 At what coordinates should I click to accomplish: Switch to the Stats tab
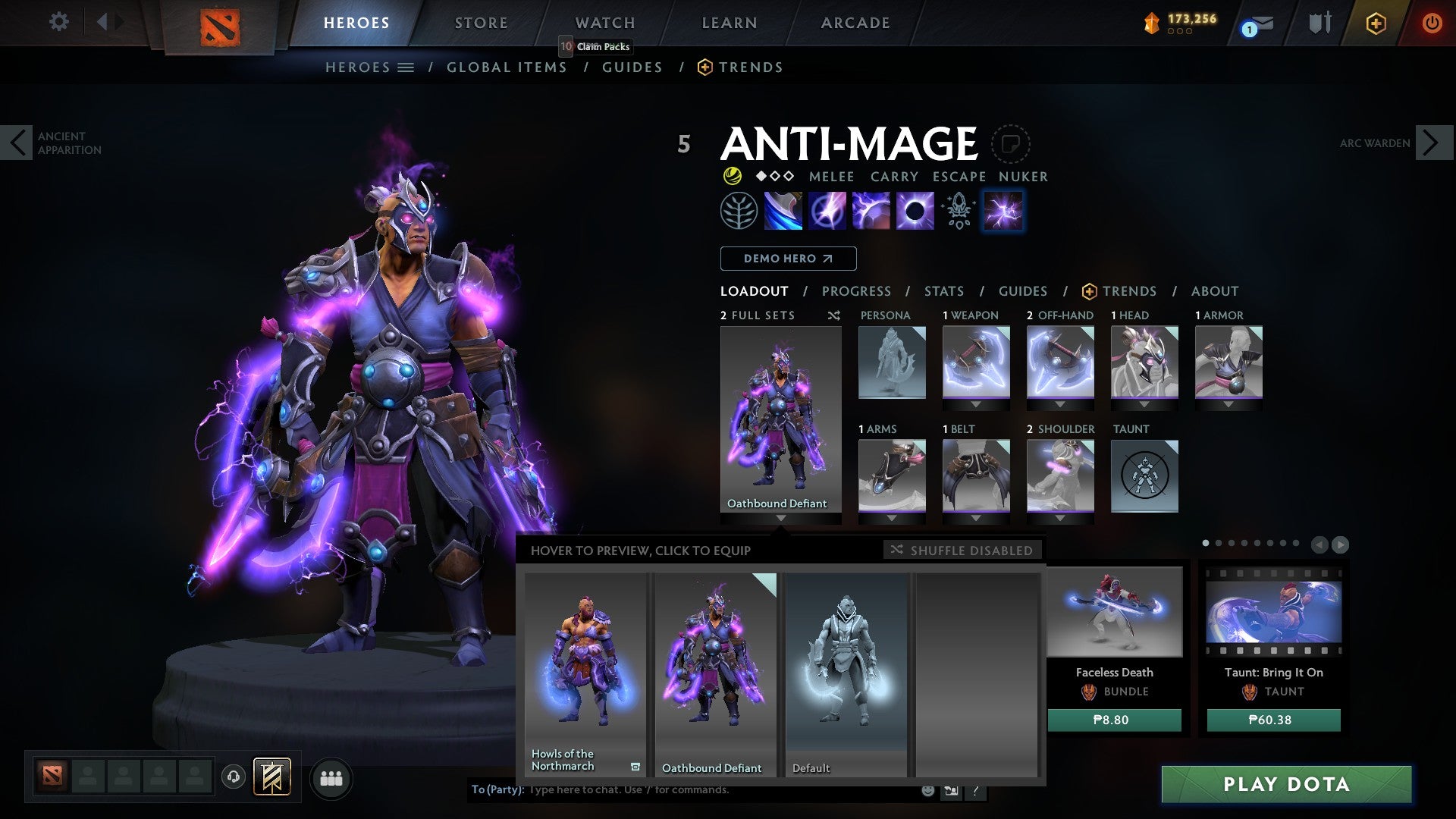pos(944,290)
